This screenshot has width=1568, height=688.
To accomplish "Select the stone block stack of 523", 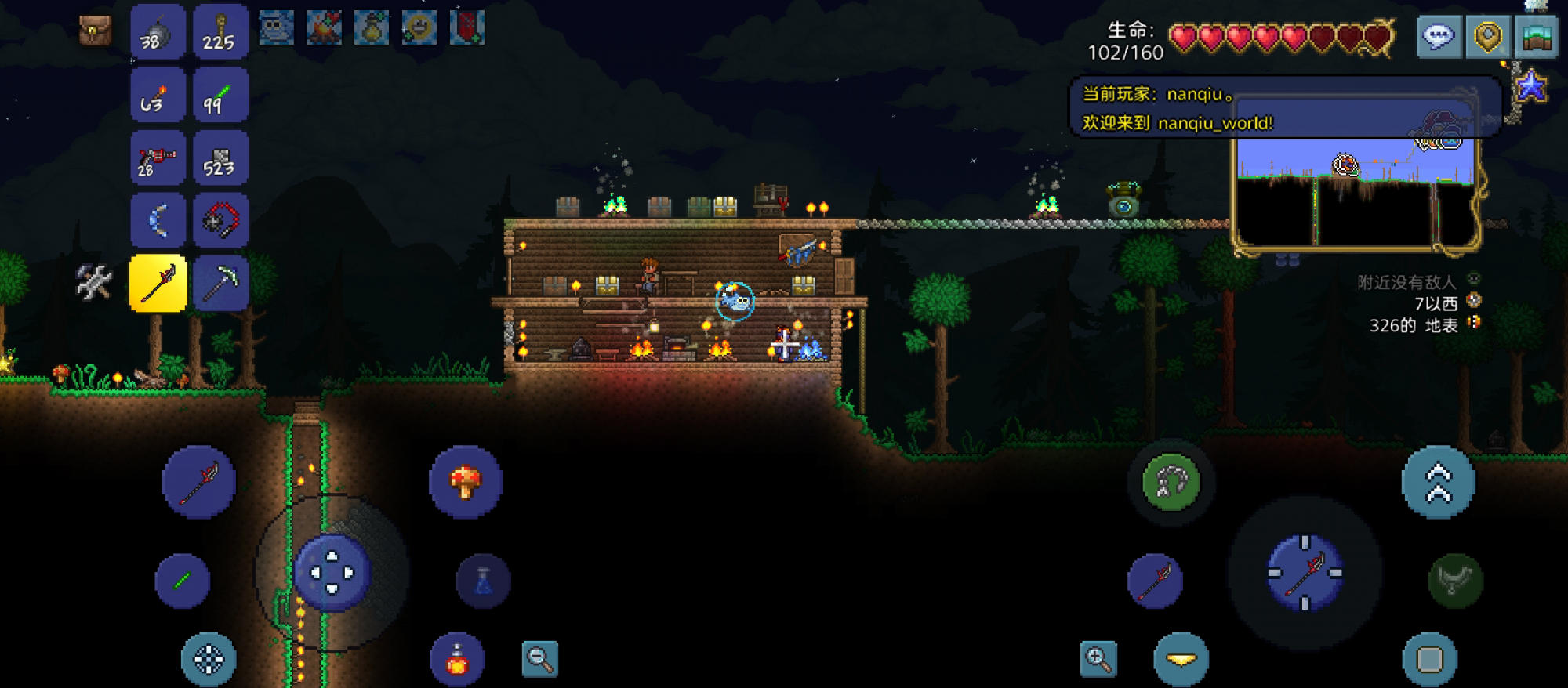I will click(220, 158).
